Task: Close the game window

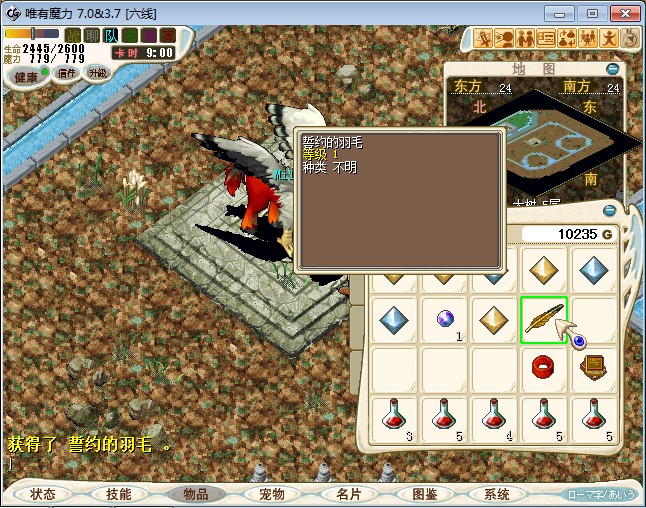Action: (622, 13)
